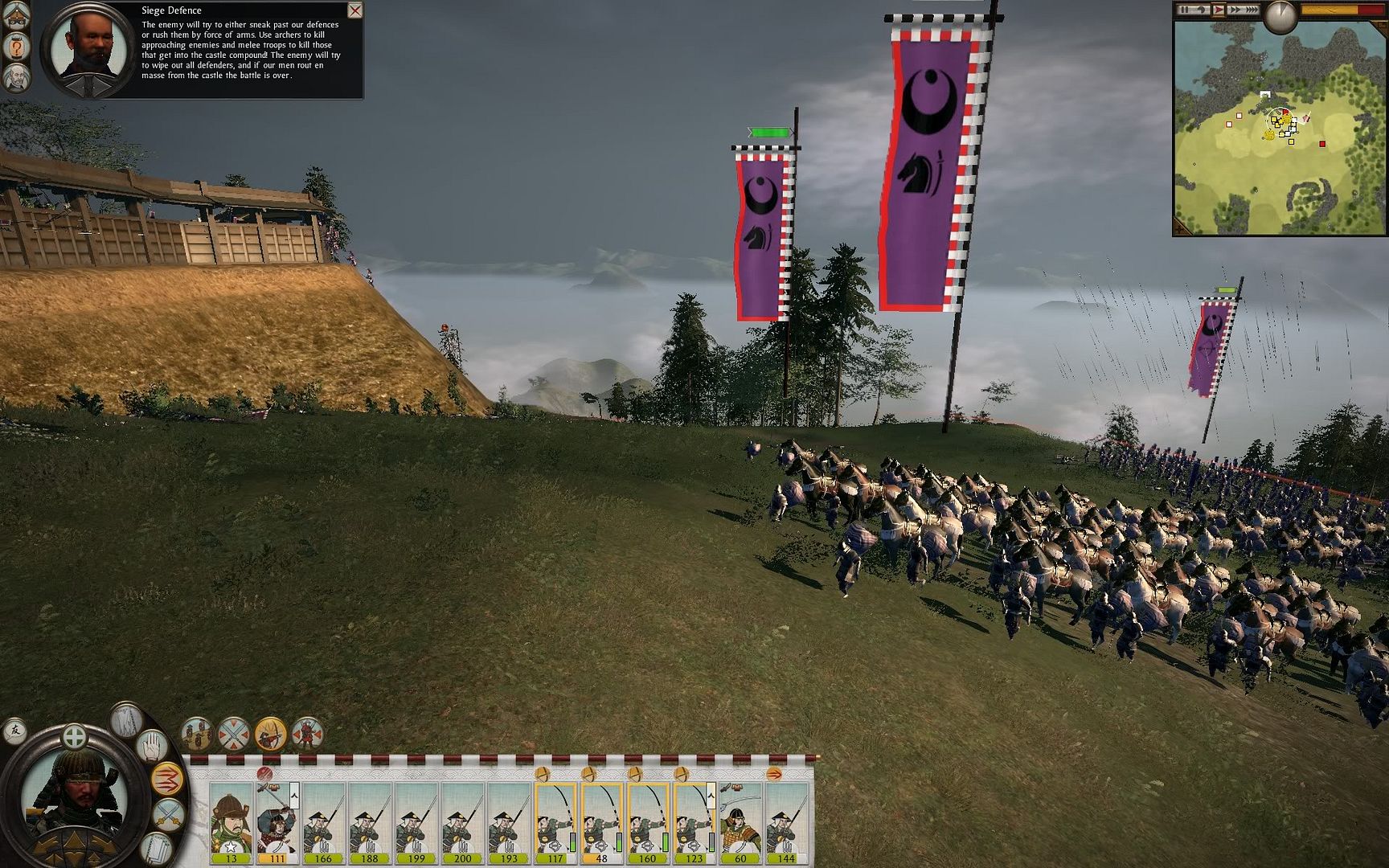Open the question mark help button
The height and width of the screenshot is (868, 1389).
coord(16,47)
